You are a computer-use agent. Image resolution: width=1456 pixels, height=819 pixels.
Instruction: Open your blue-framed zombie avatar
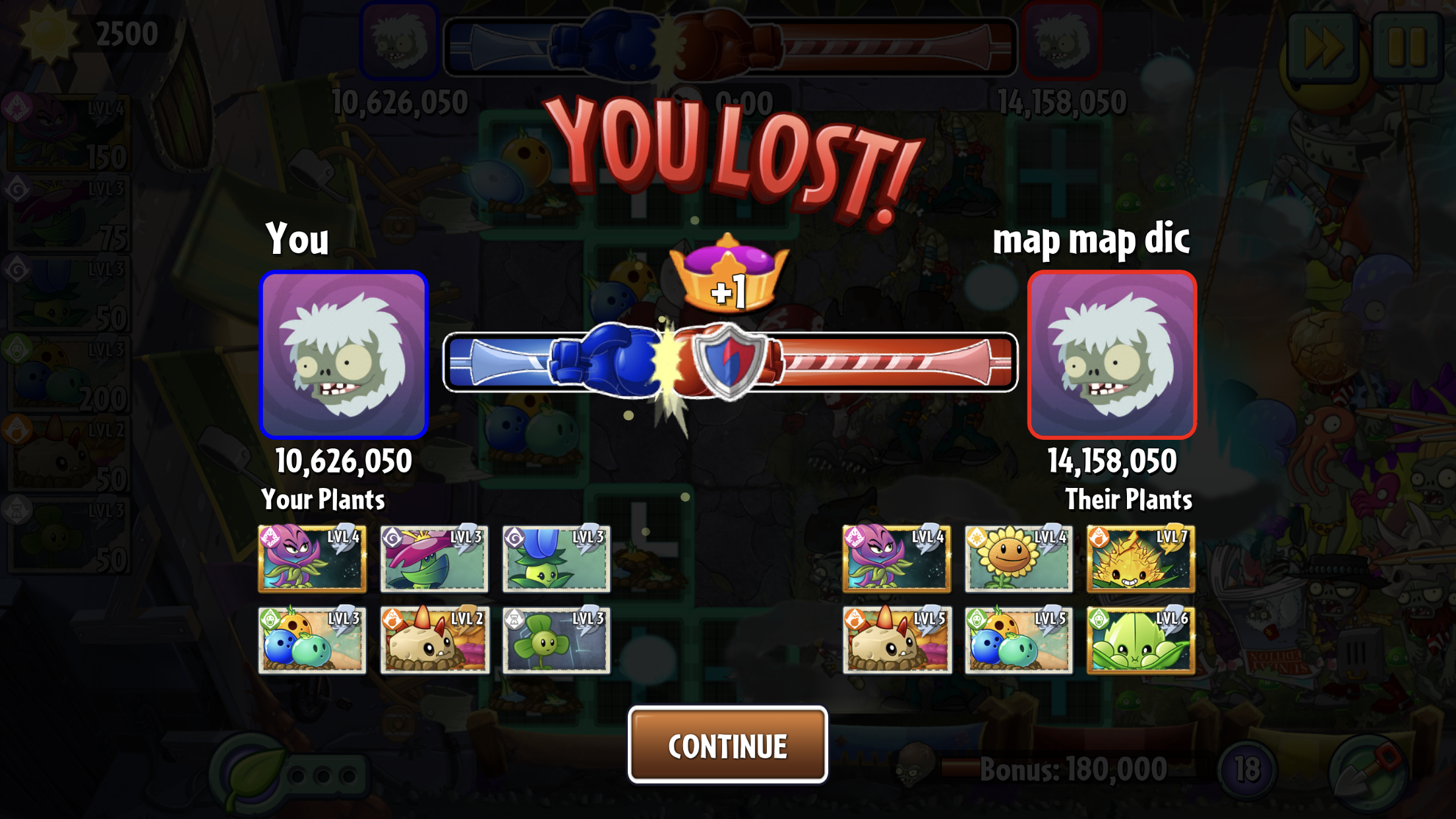(x=344, y=355)
